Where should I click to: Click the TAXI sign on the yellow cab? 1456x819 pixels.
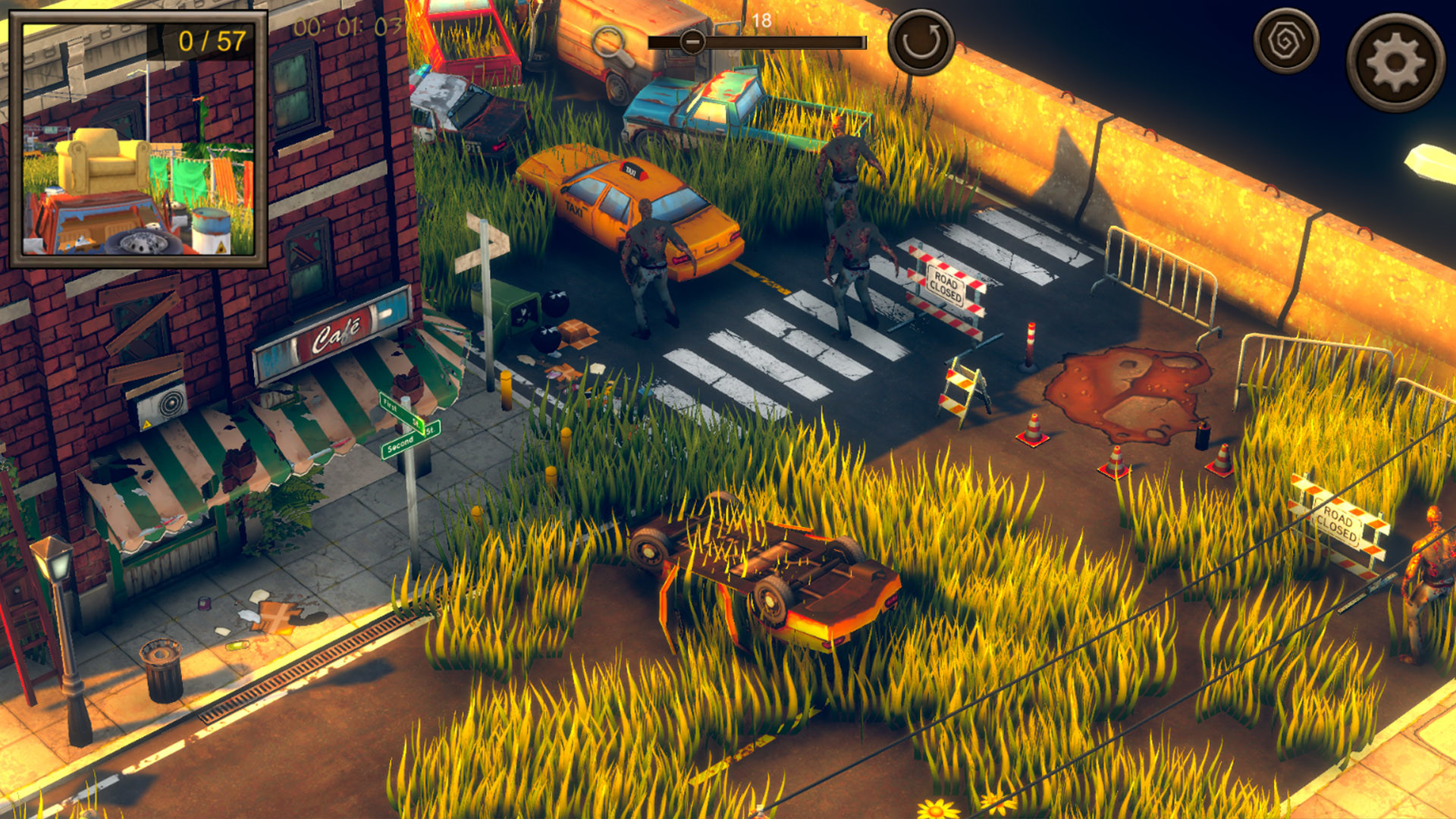click(632, 171)
